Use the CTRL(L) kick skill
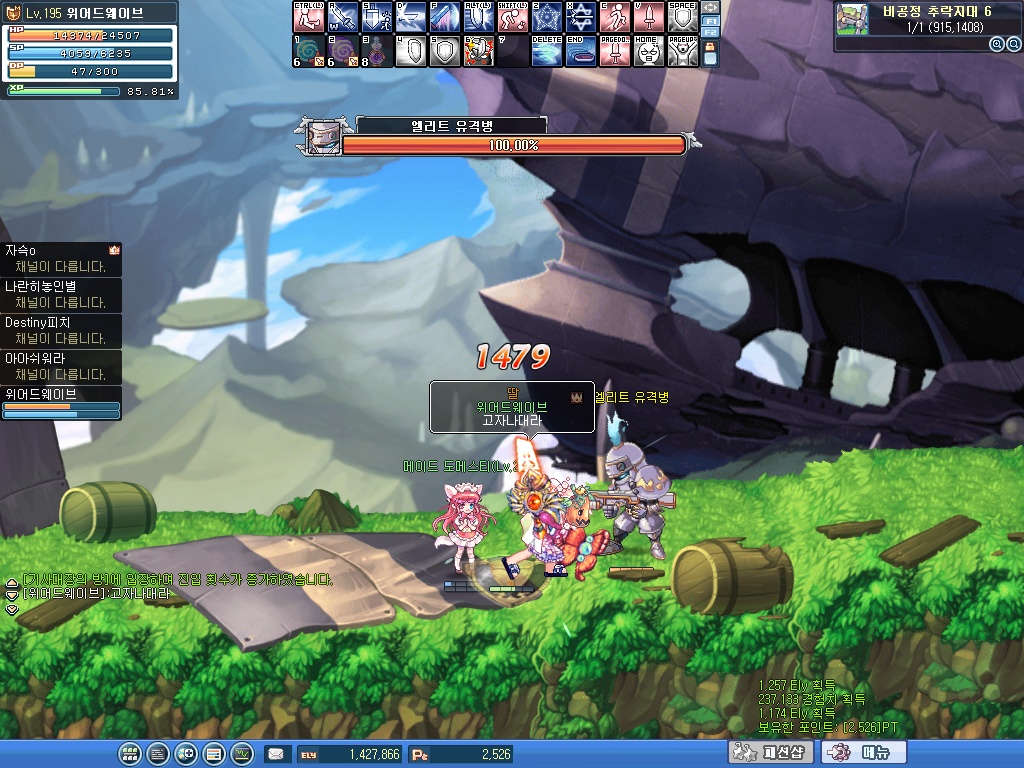 (308, 17)
